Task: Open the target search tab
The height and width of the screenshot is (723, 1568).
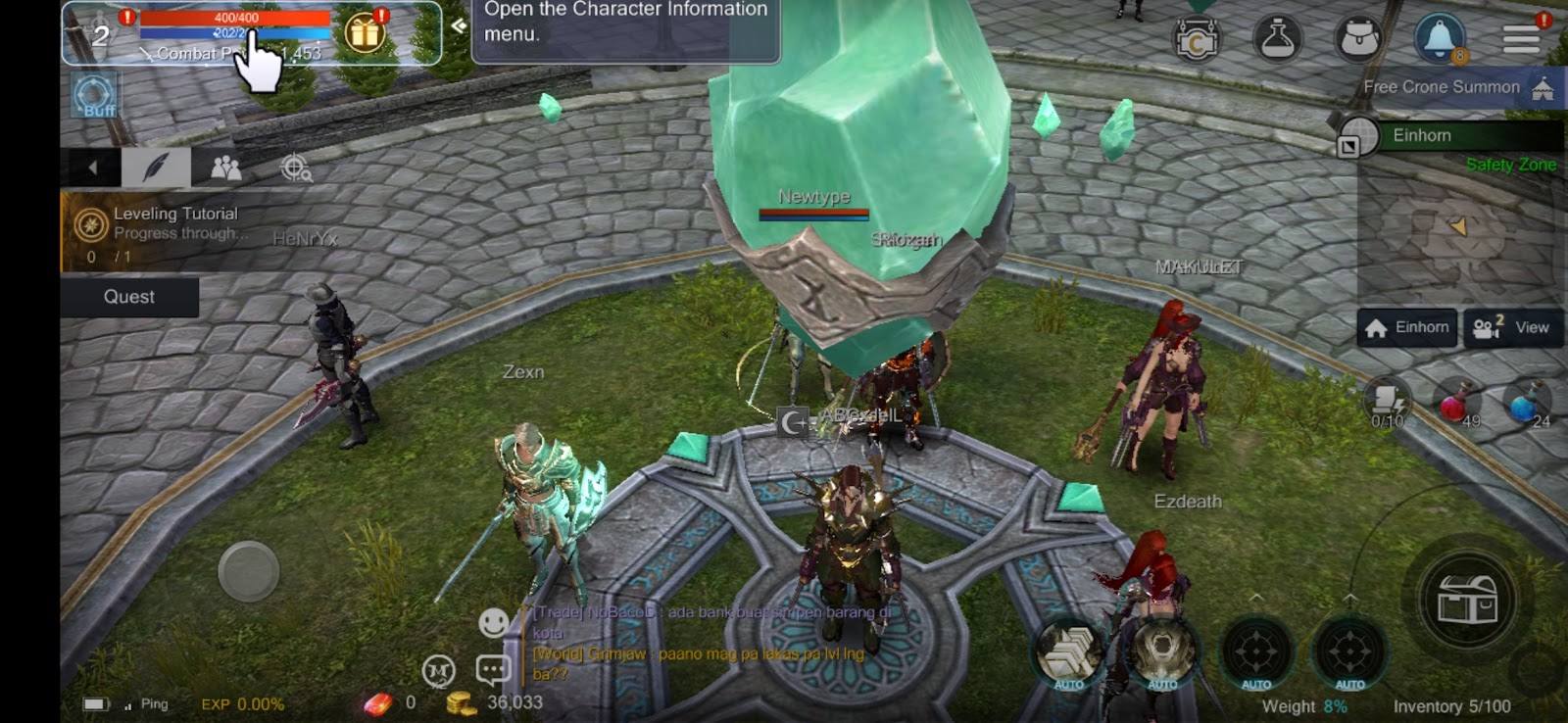Action: click(296, 168)
